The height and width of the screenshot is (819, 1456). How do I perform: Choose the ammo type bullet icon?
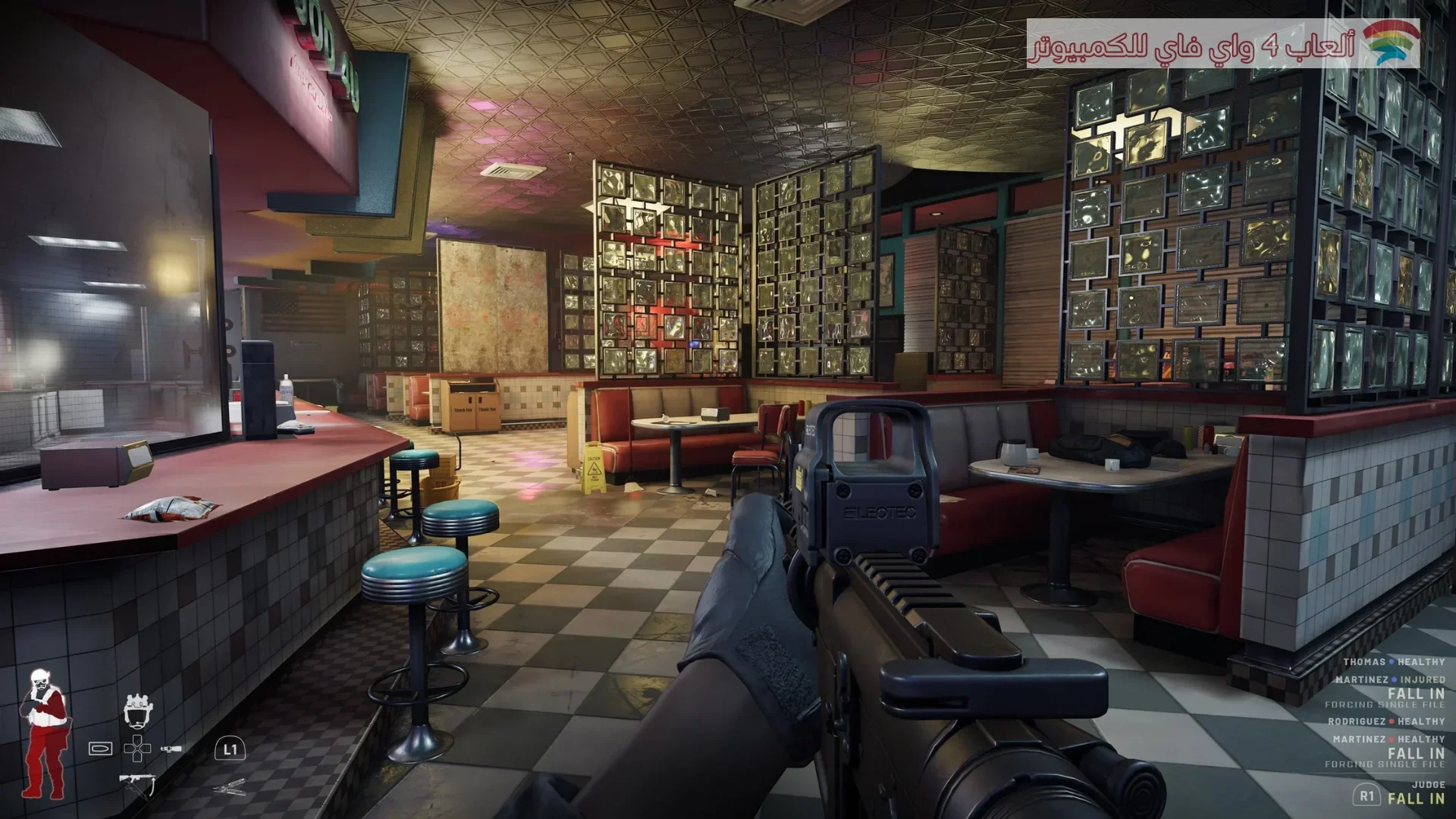[100, 748]
